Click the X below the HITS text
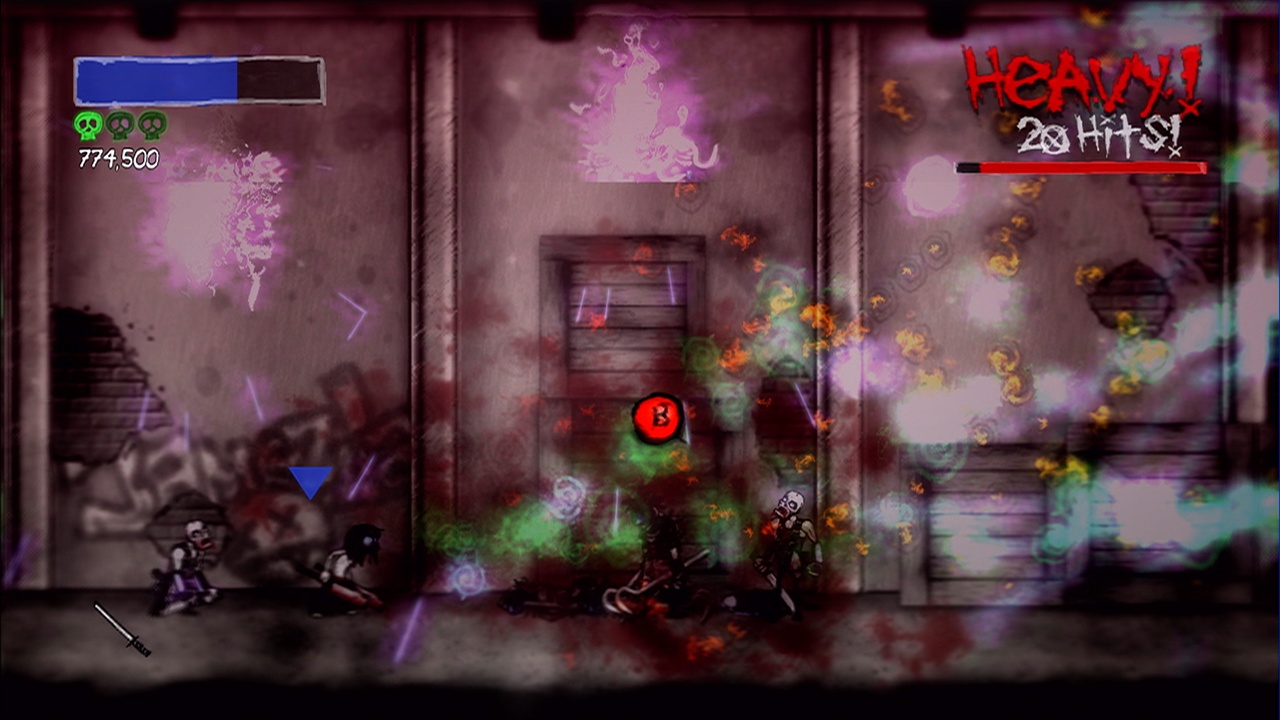Viewport: 1280px width, 720px height. pos(1174,152)
